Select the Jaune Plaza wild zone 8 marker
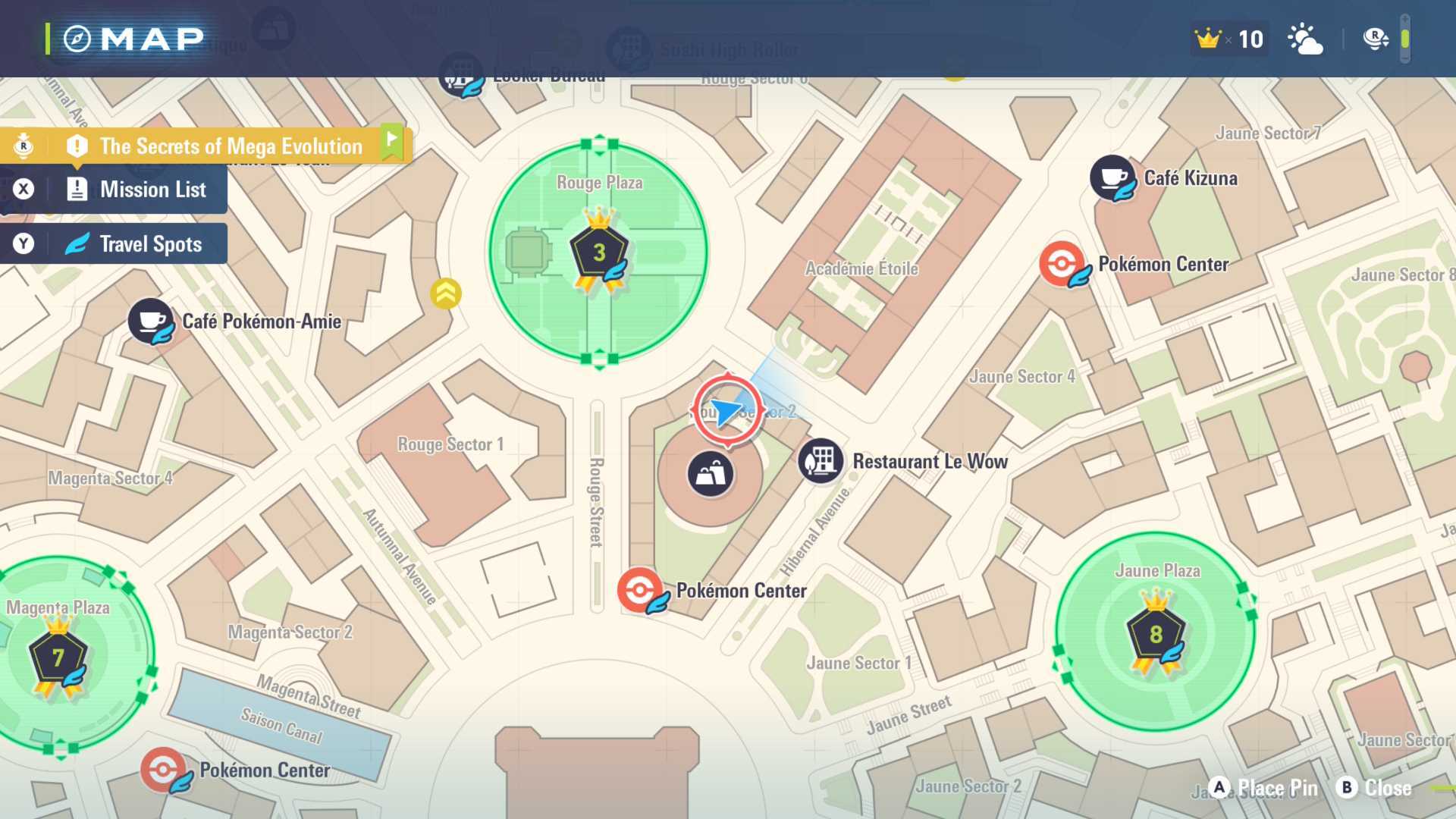The image size is (1456, 819). coord(1155,635)
